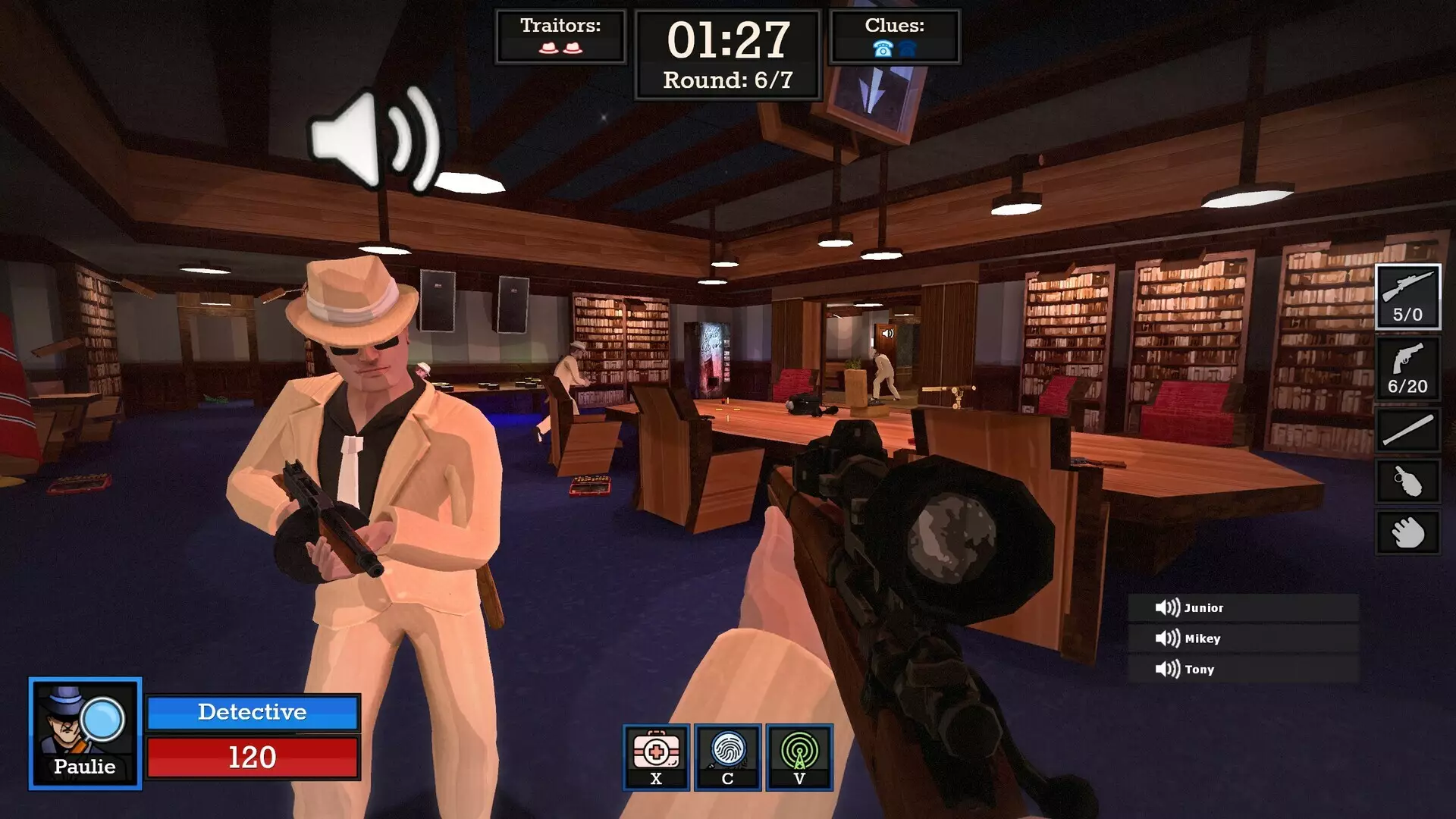Activate the fingerprint scanner ability
Screen dimensions: 1456x819
tap(727, 757)
